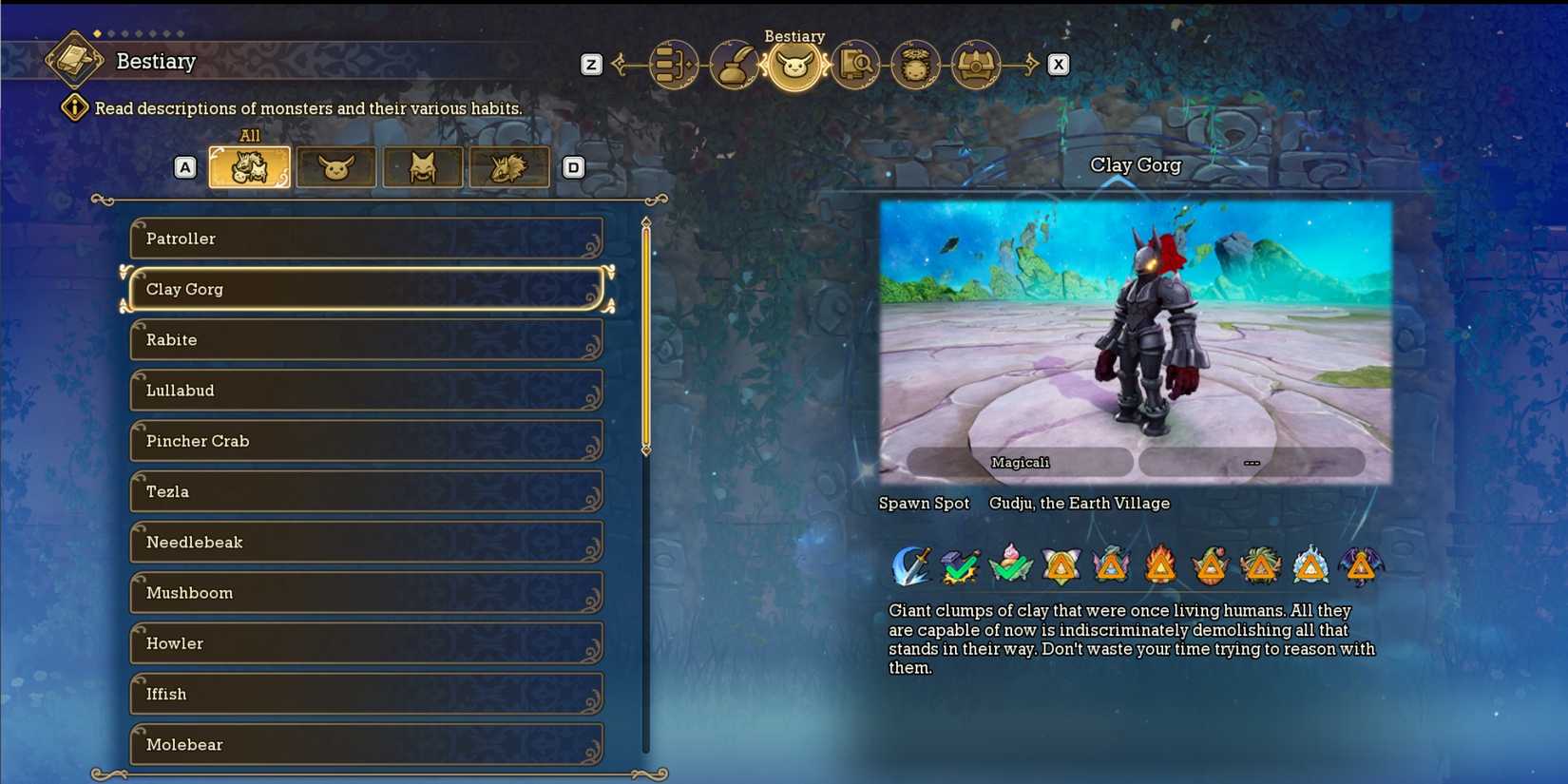Screen dimensions: 1568x784
Task: Open the book-with-magnifier library icon
Action: 854,65
